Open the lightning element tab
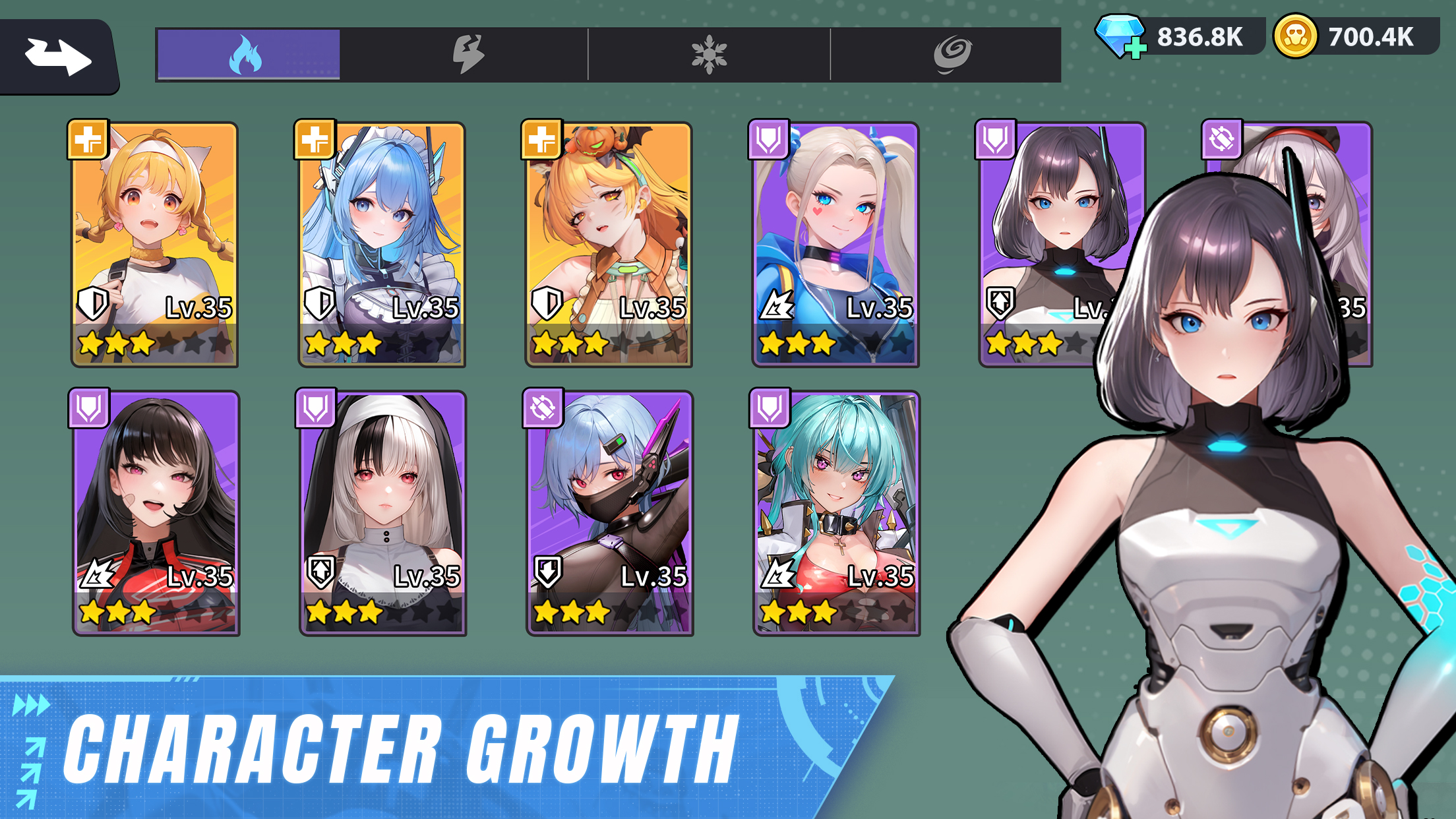1456x819 pixels. (468, 55)
